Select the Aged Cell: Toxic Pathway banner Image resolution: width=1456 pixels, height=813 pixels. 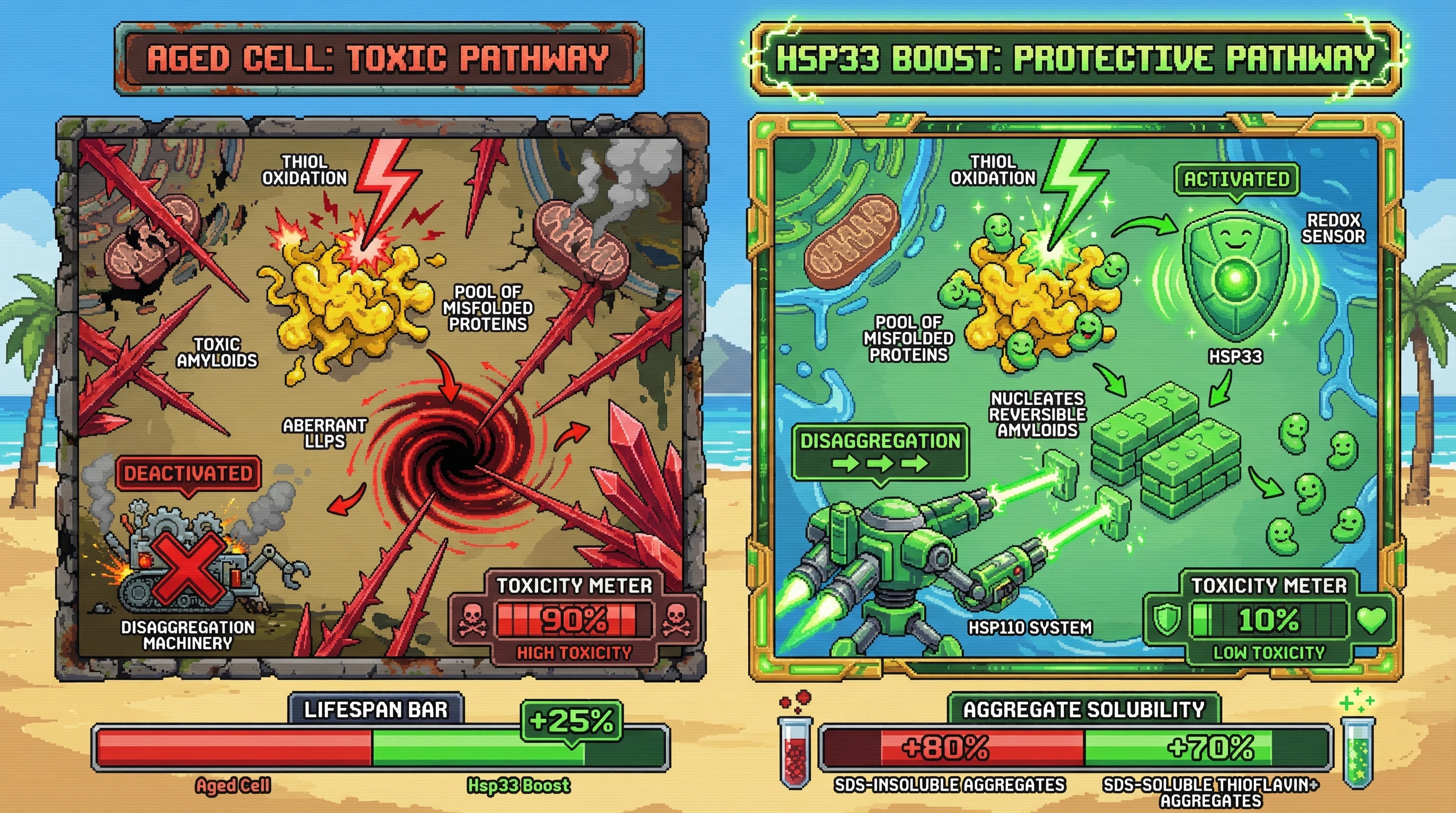coord(379,59)
